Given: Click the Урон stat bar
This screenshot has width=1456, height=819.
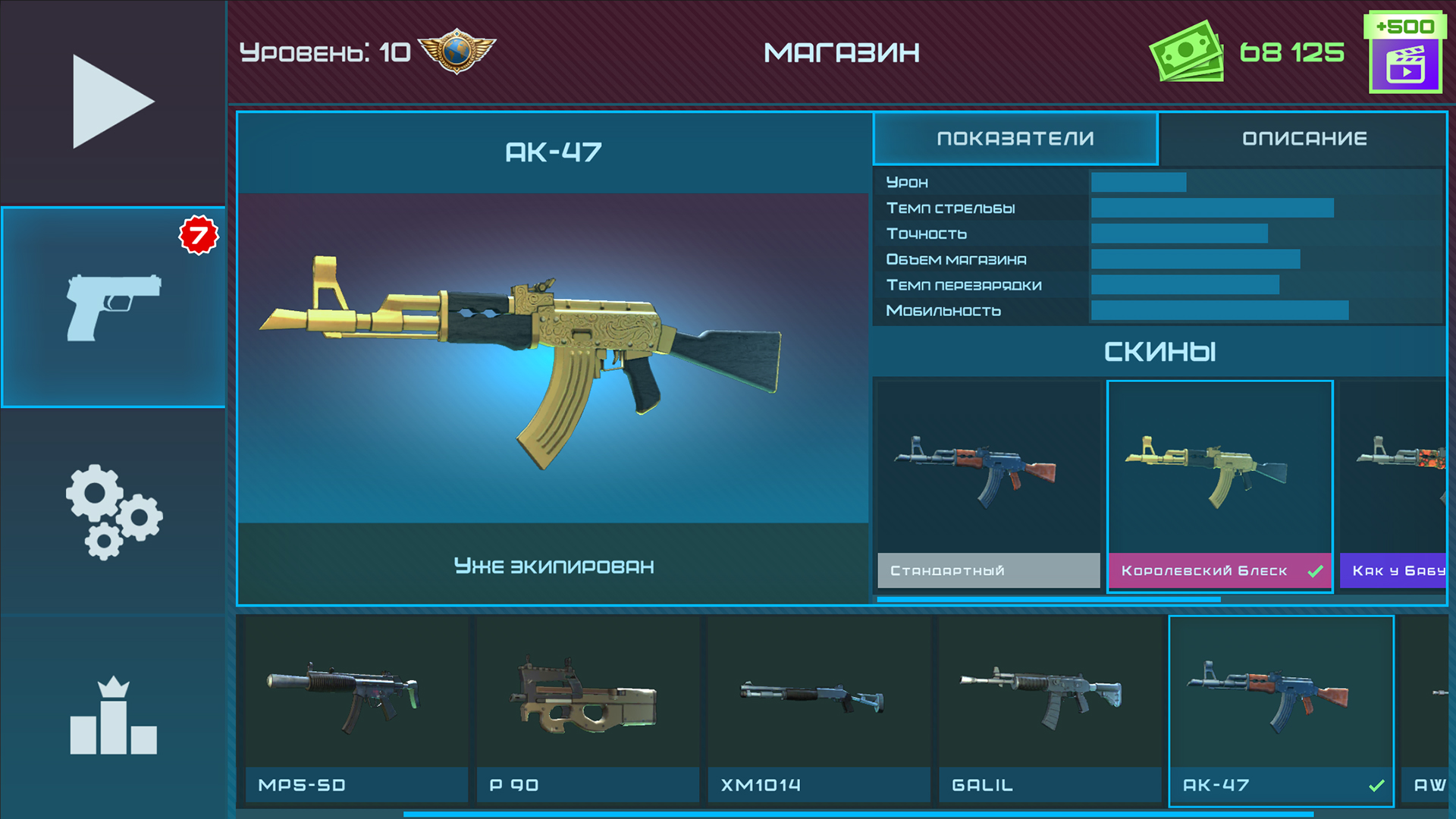Looking at the screenshot, I should point(1137,182).
